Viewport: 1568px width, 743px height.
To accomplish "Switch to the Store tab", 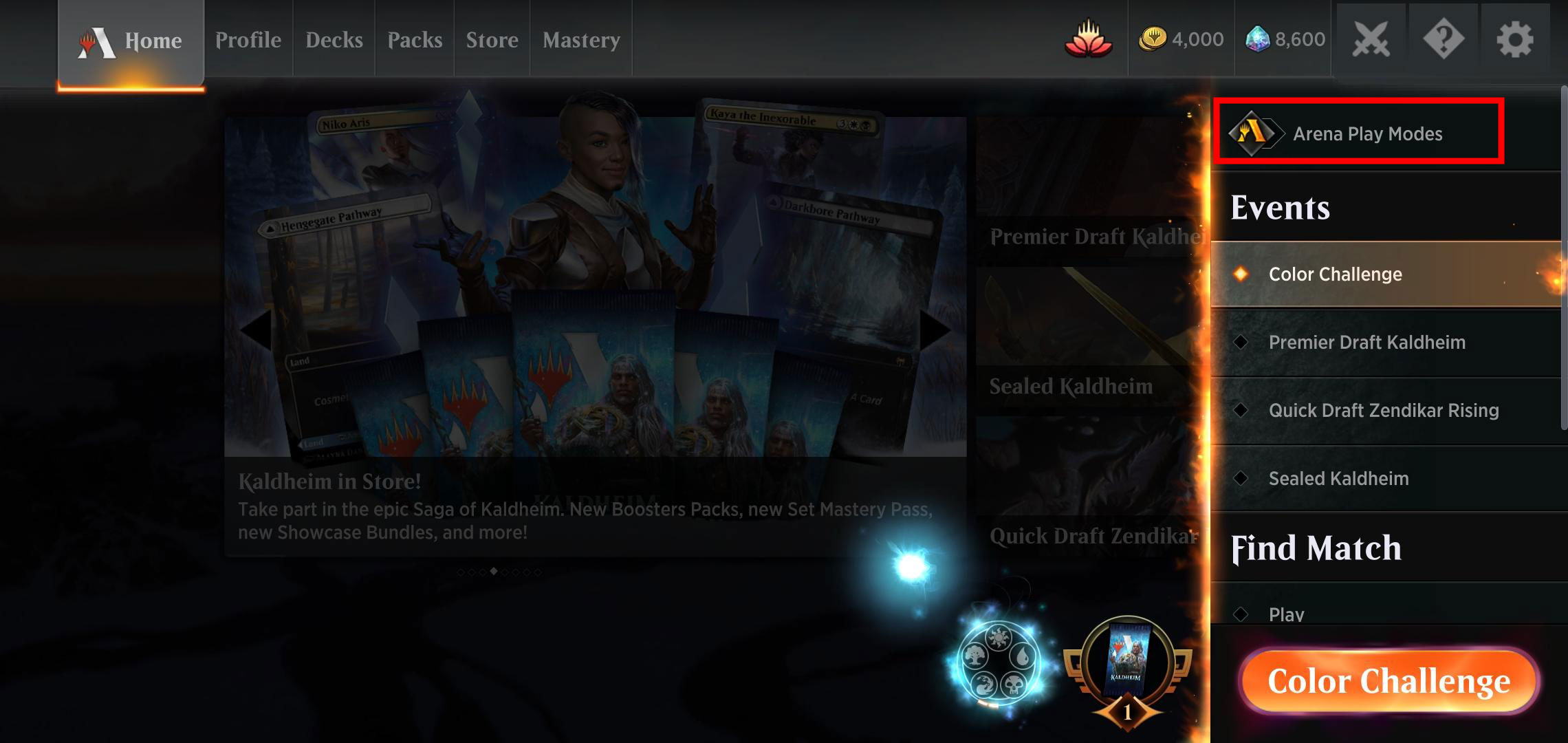I will pyautogui.click(x=492, y=39).
